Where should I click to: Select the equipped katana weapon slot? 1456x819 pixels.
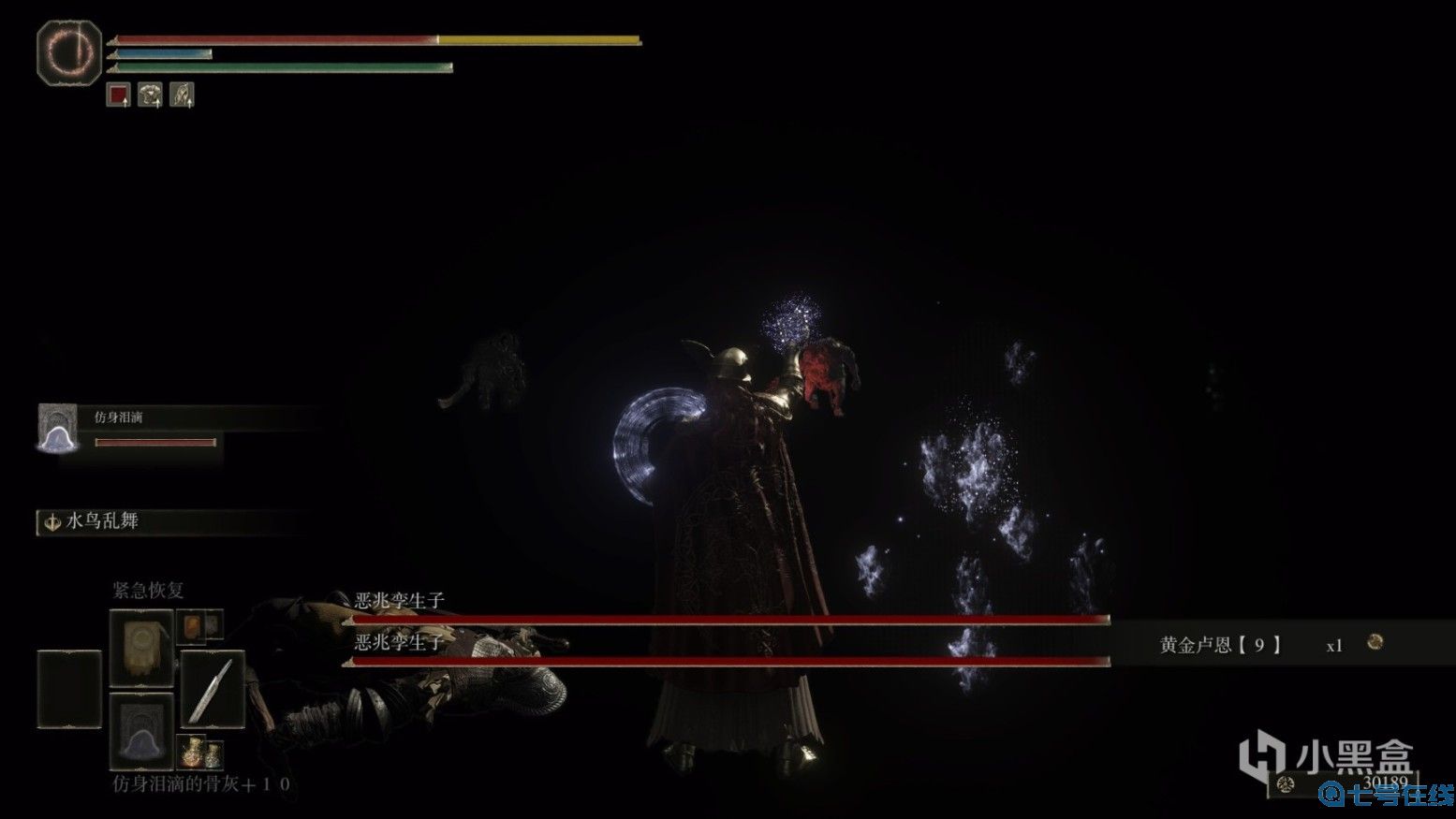(212, 691)
